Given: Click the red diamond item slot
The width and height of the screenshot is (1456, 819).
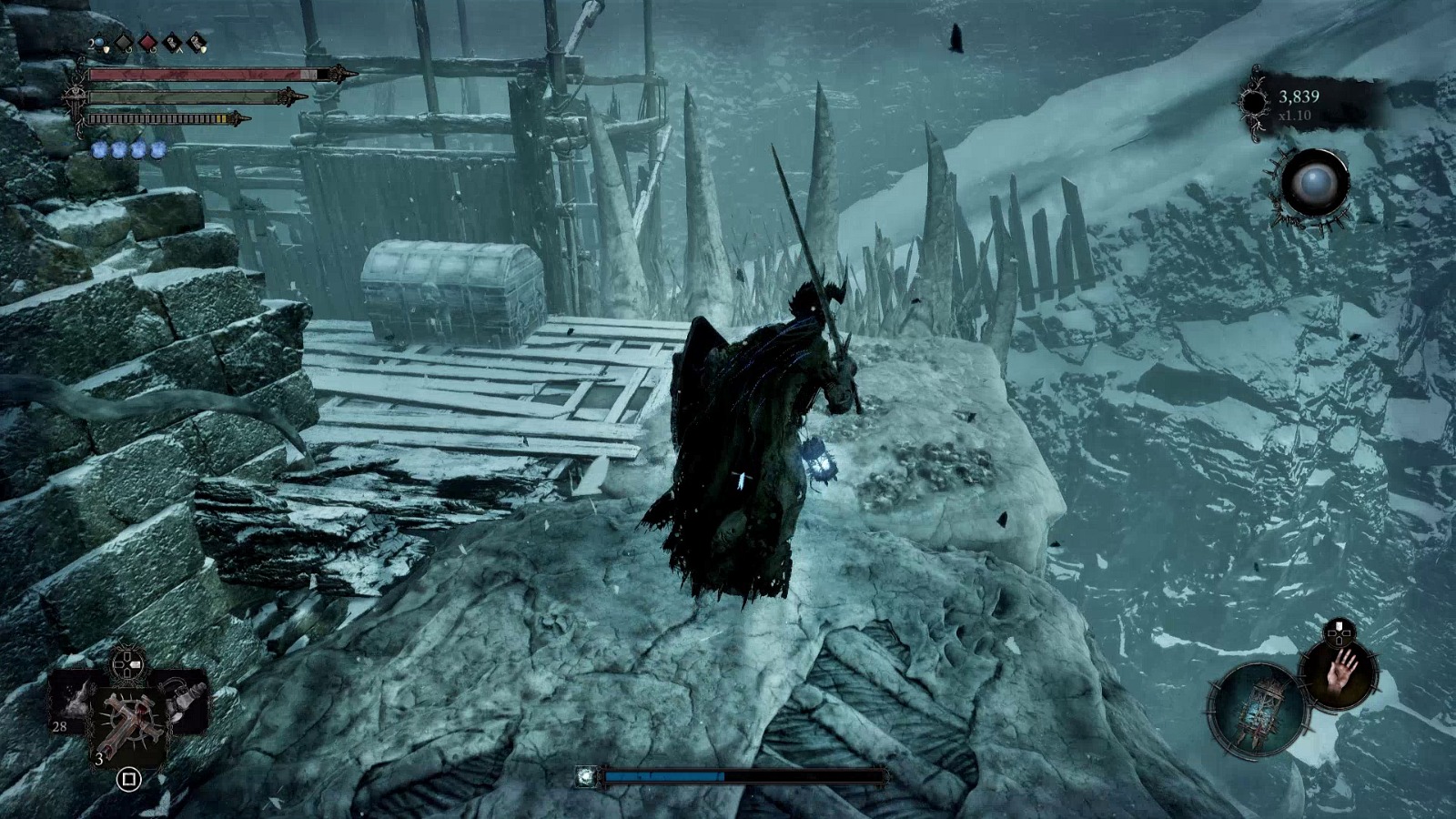Looking at the screenshot, I should (x=148, y=42).
